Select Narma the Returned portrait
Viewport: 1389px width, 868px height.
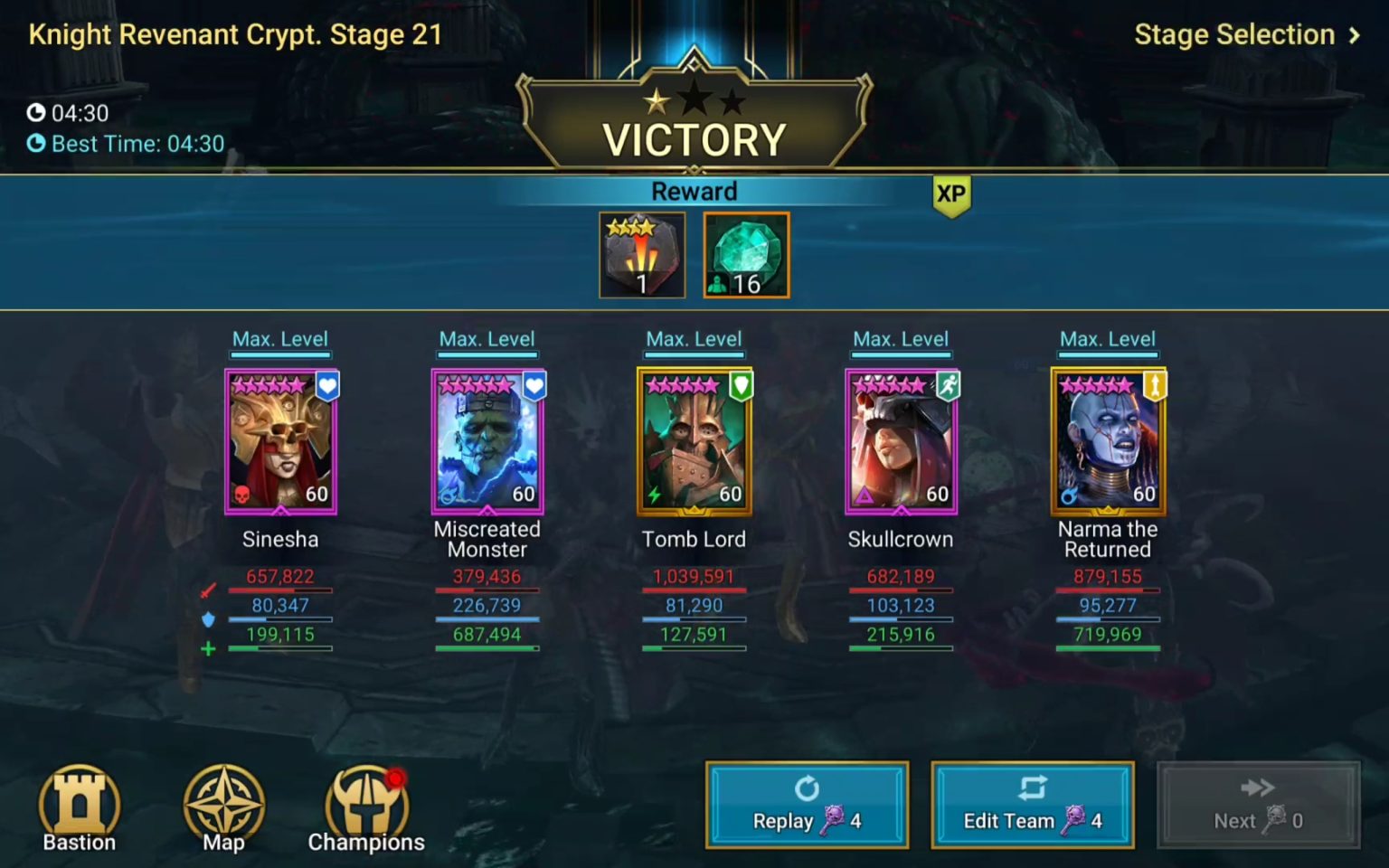pyautogui.click(x=1108, y=442)
